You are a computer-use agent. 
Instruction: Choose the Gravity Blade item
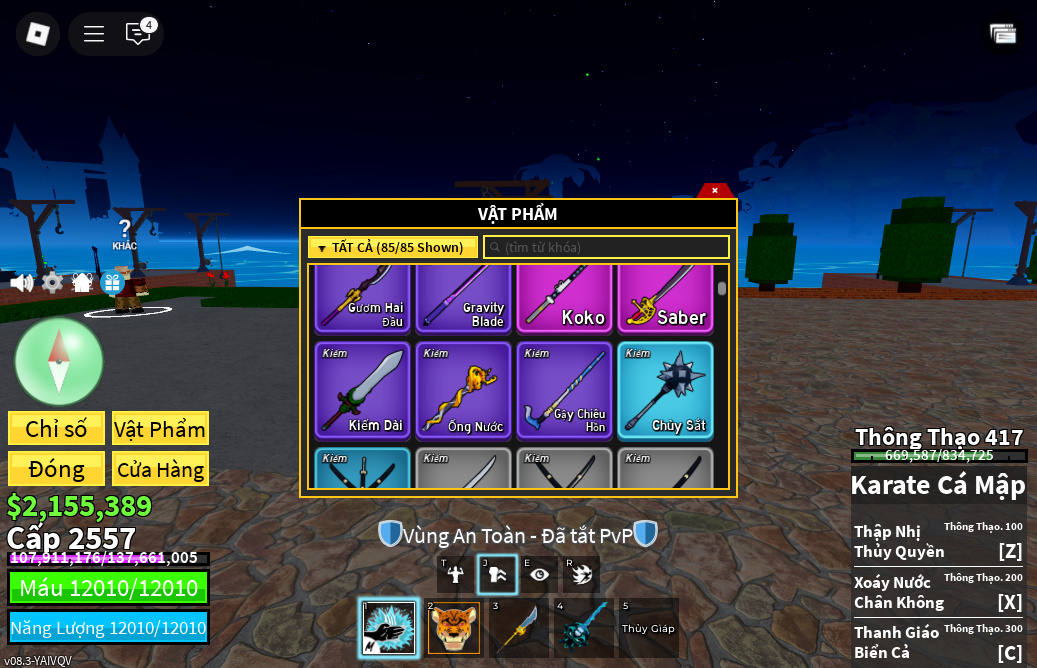pos(463,299)
